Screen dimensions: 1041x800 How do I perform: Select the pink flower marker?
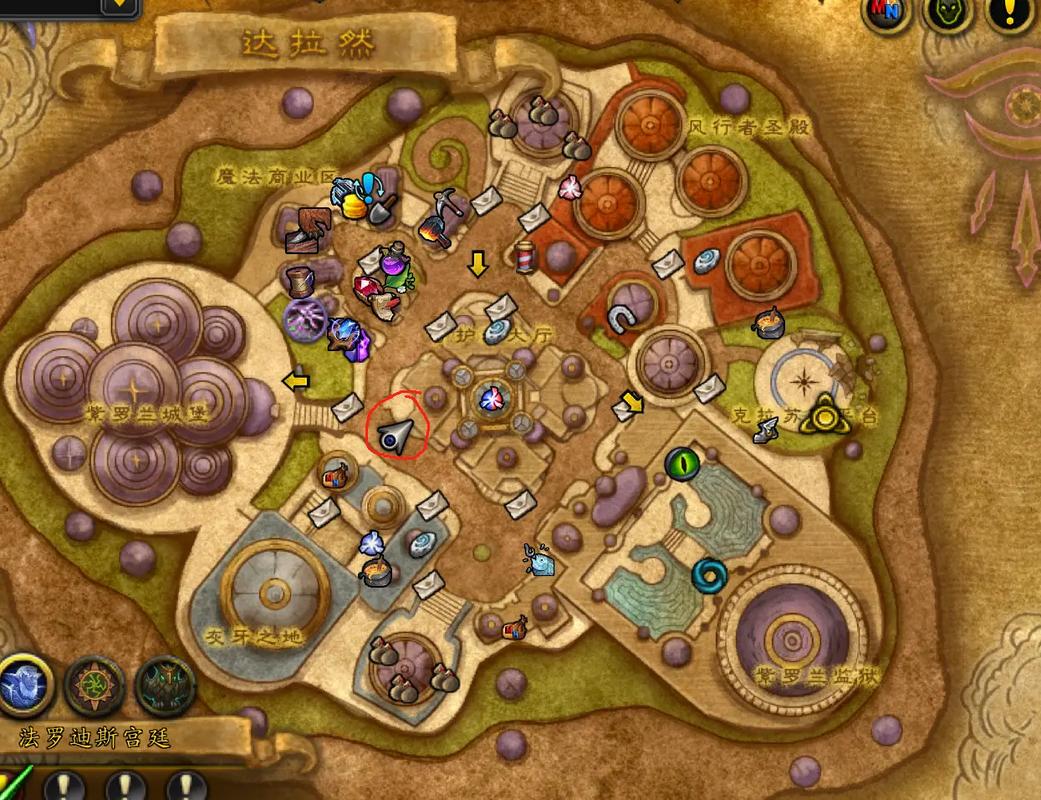pyautogui.click(x=569, y=187)
